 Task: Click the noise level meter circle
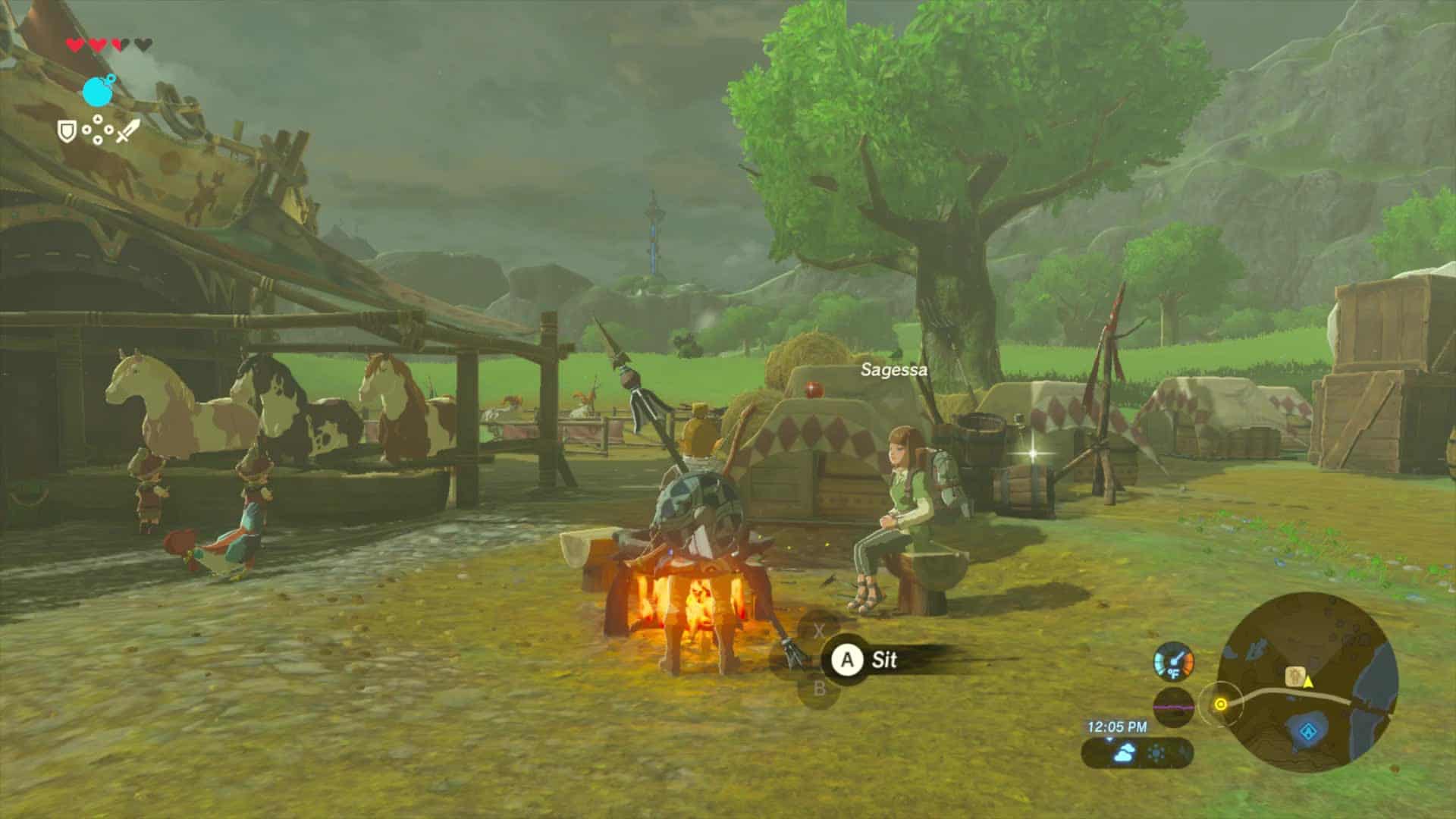1174,708
